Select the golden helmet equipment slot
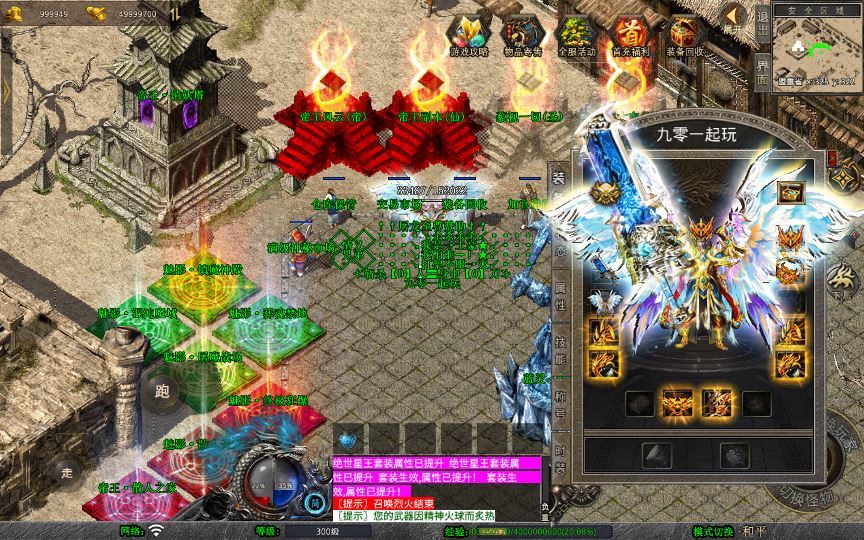864x540 pixels. (603, 193)
